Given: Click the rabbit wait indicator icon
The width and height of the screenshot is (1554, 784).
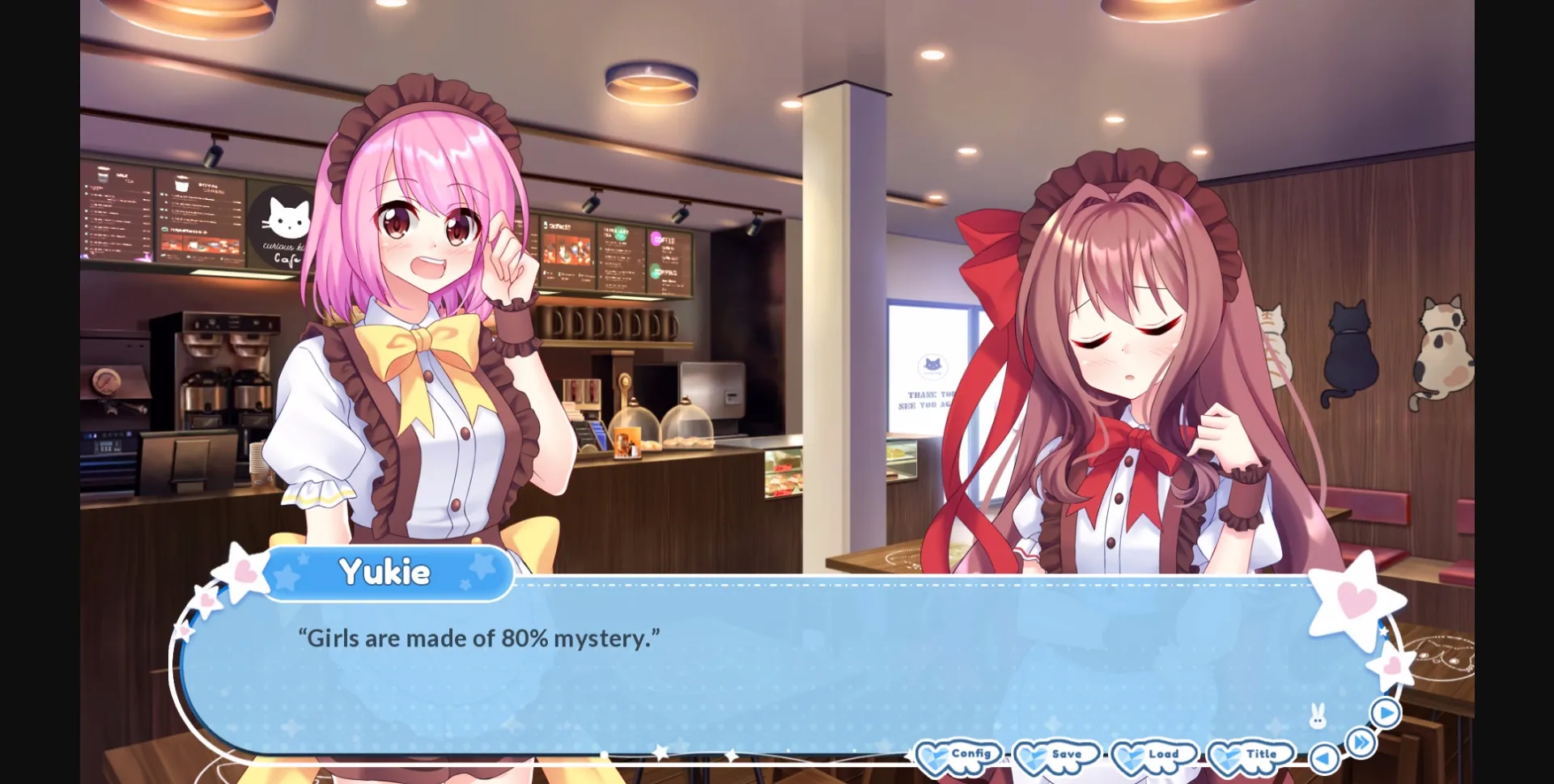Looking at the screenshot, I should 1317,714.
